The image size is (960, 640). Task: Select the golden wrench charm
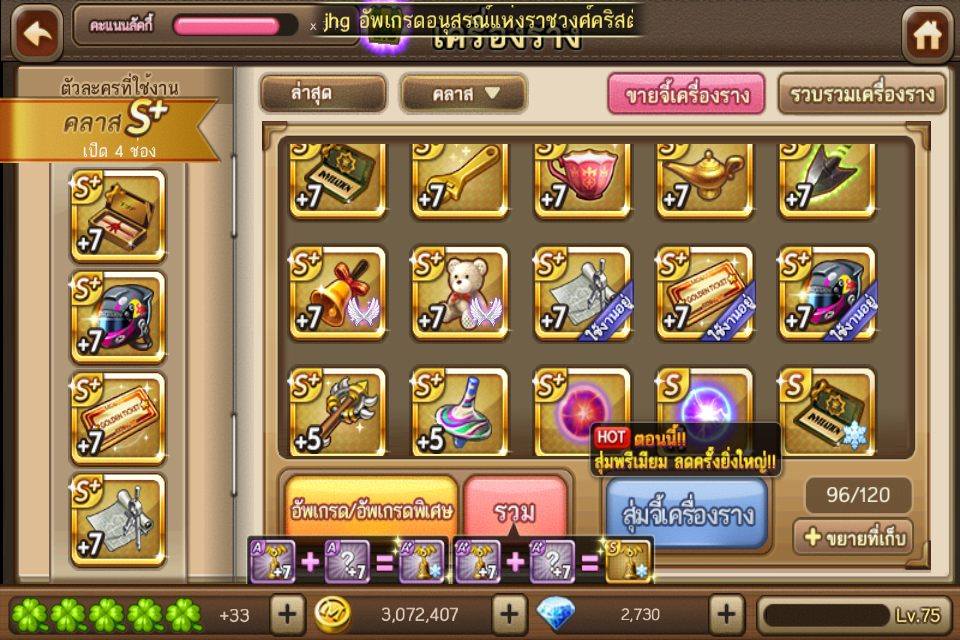[x=460, y=180]
